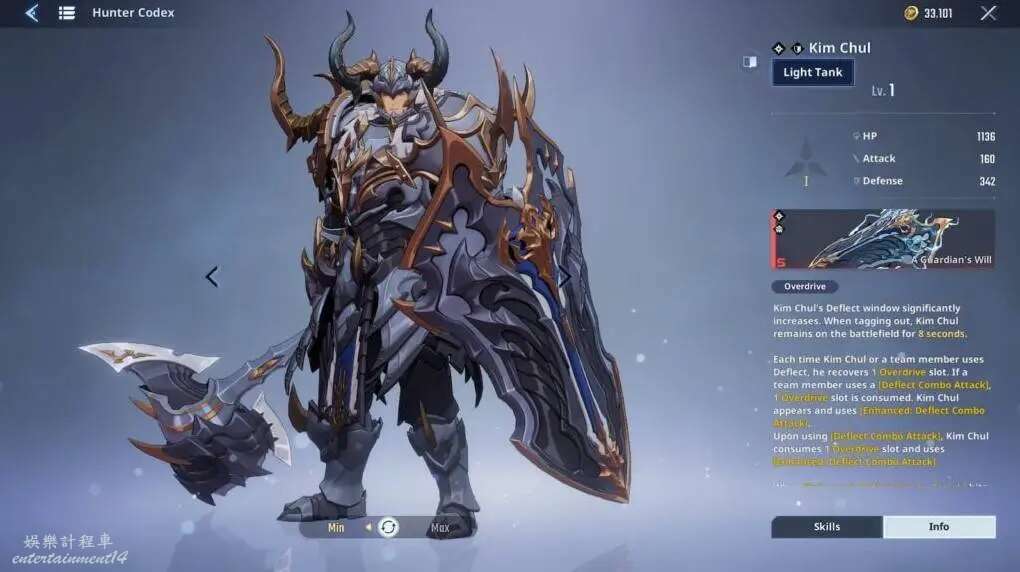The width and height of the screenshot is (1020, 572).
Task: Click the gold currency coin icon
Action: [x=911, y=13]
